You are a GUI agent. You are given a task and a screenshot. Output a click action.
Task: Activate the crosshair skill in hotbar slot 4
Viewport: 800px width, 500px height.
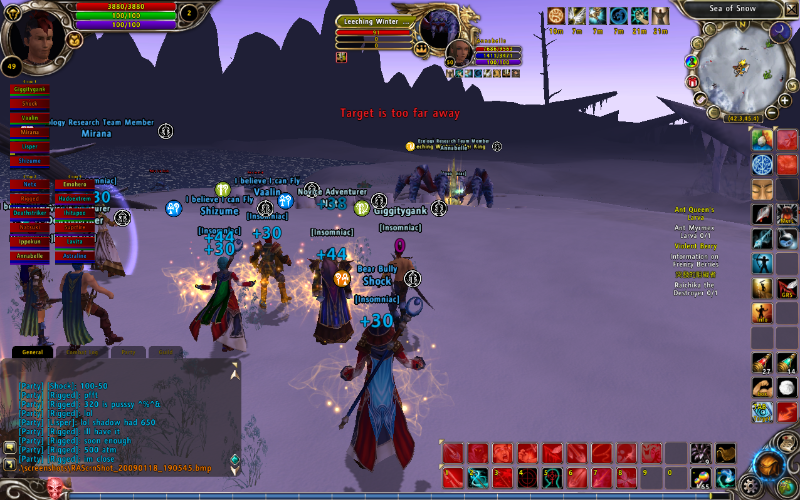pyautogui.click(x=527, y=477)
